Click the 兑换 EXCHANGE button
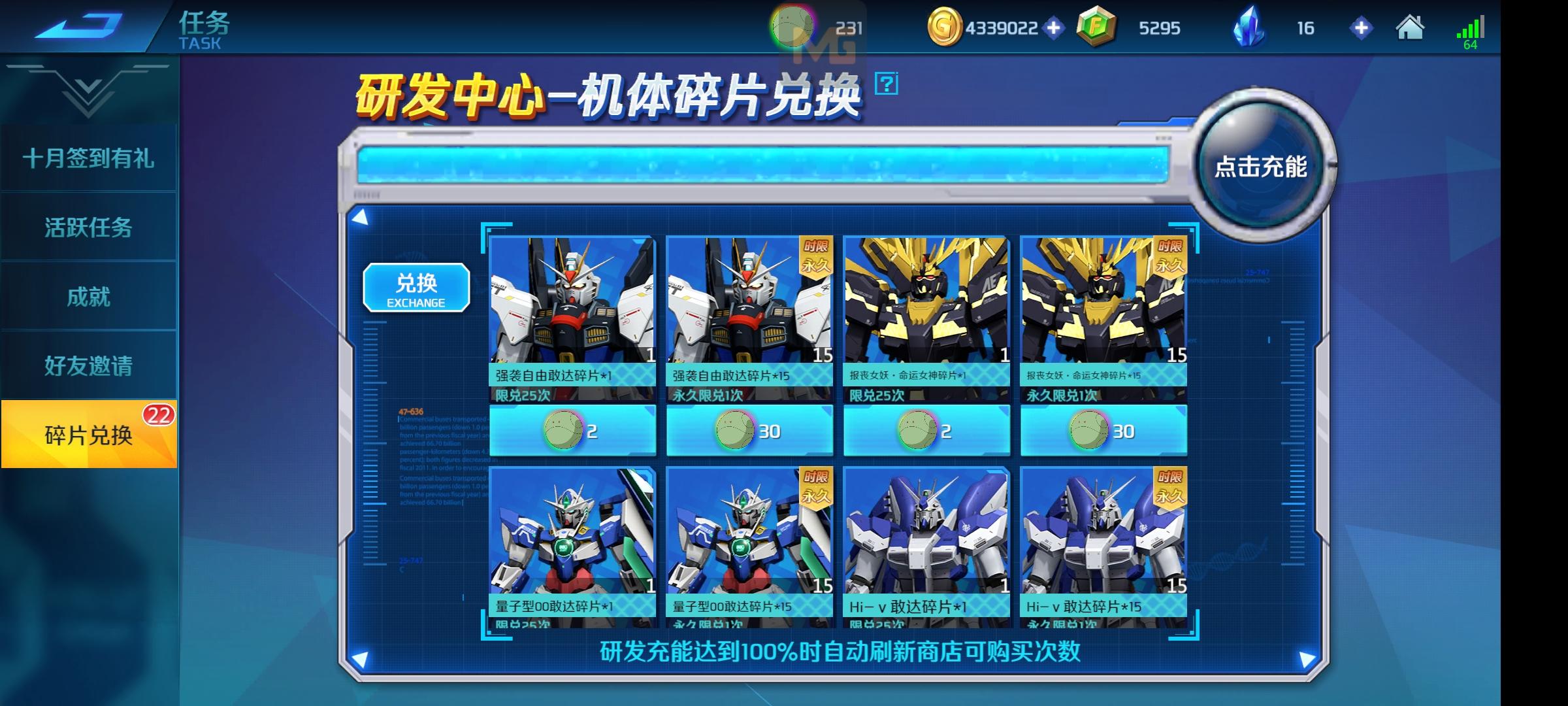Image resolution: width=1568 pixels, height=706 pixels. point(416,286)
